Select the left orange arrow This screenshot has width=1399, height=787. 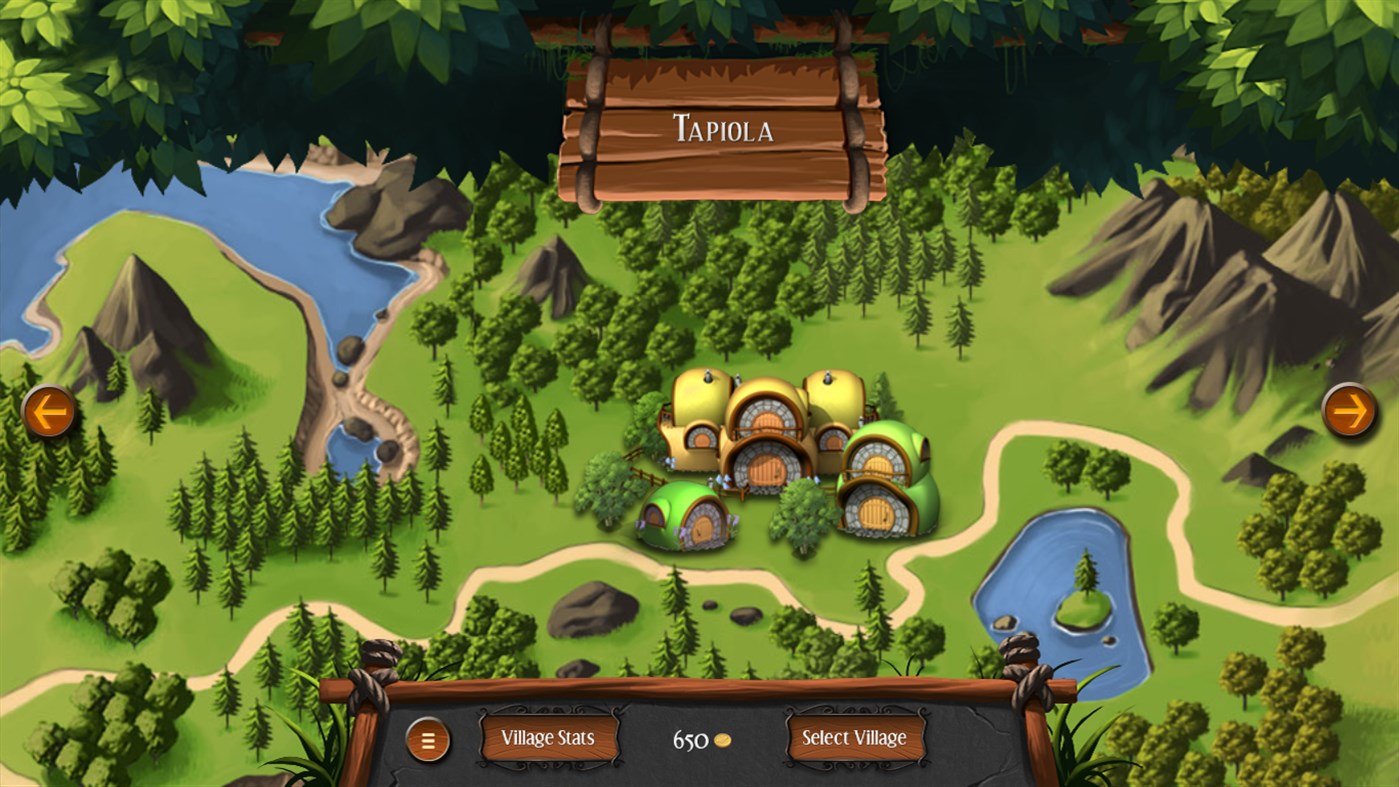pos(47,411)
